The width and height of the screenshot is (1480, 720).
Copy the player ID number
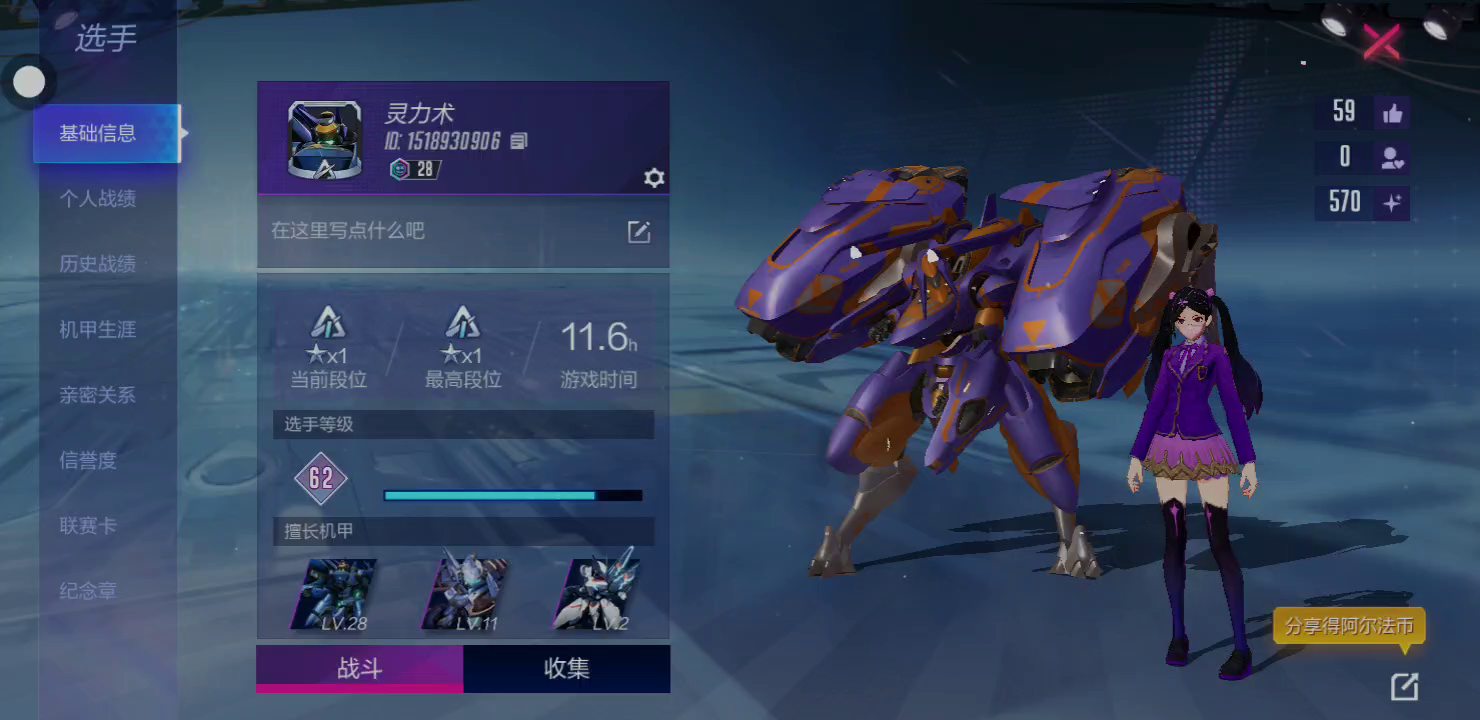[518, 141]
